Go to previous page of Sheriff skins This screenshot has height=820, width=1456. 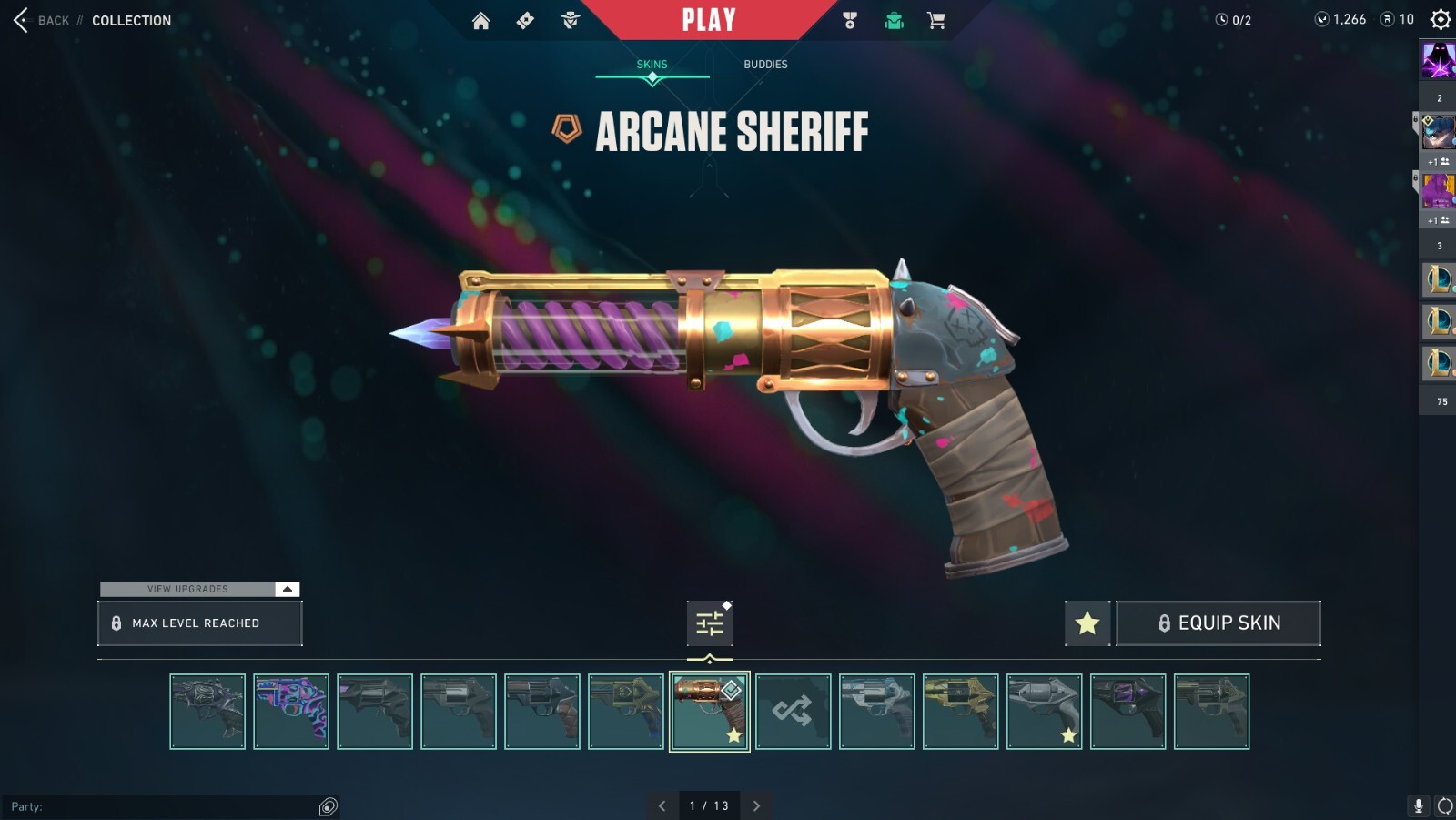[663, 805]
